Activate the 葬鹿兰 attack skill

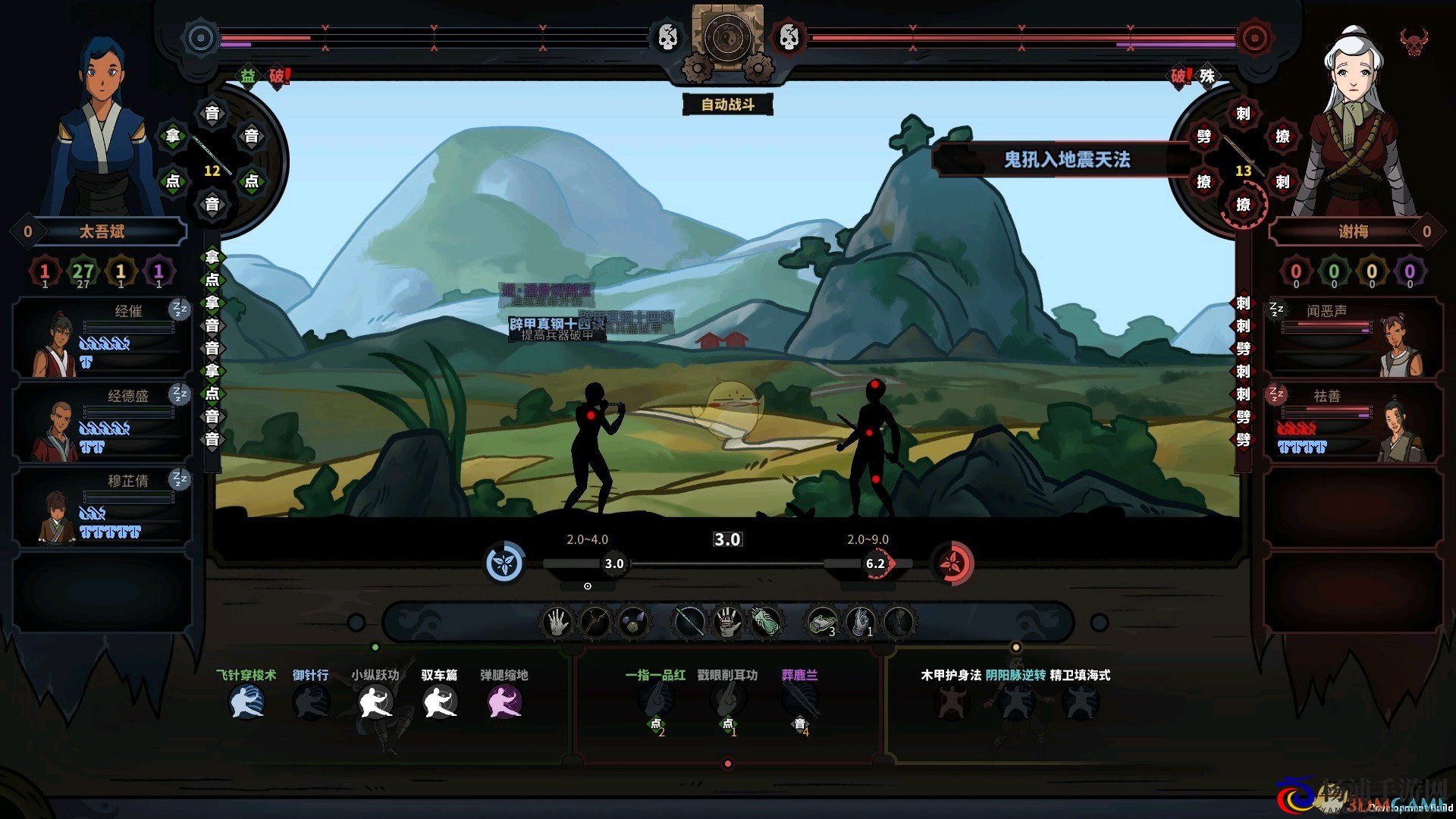(799, 701)
